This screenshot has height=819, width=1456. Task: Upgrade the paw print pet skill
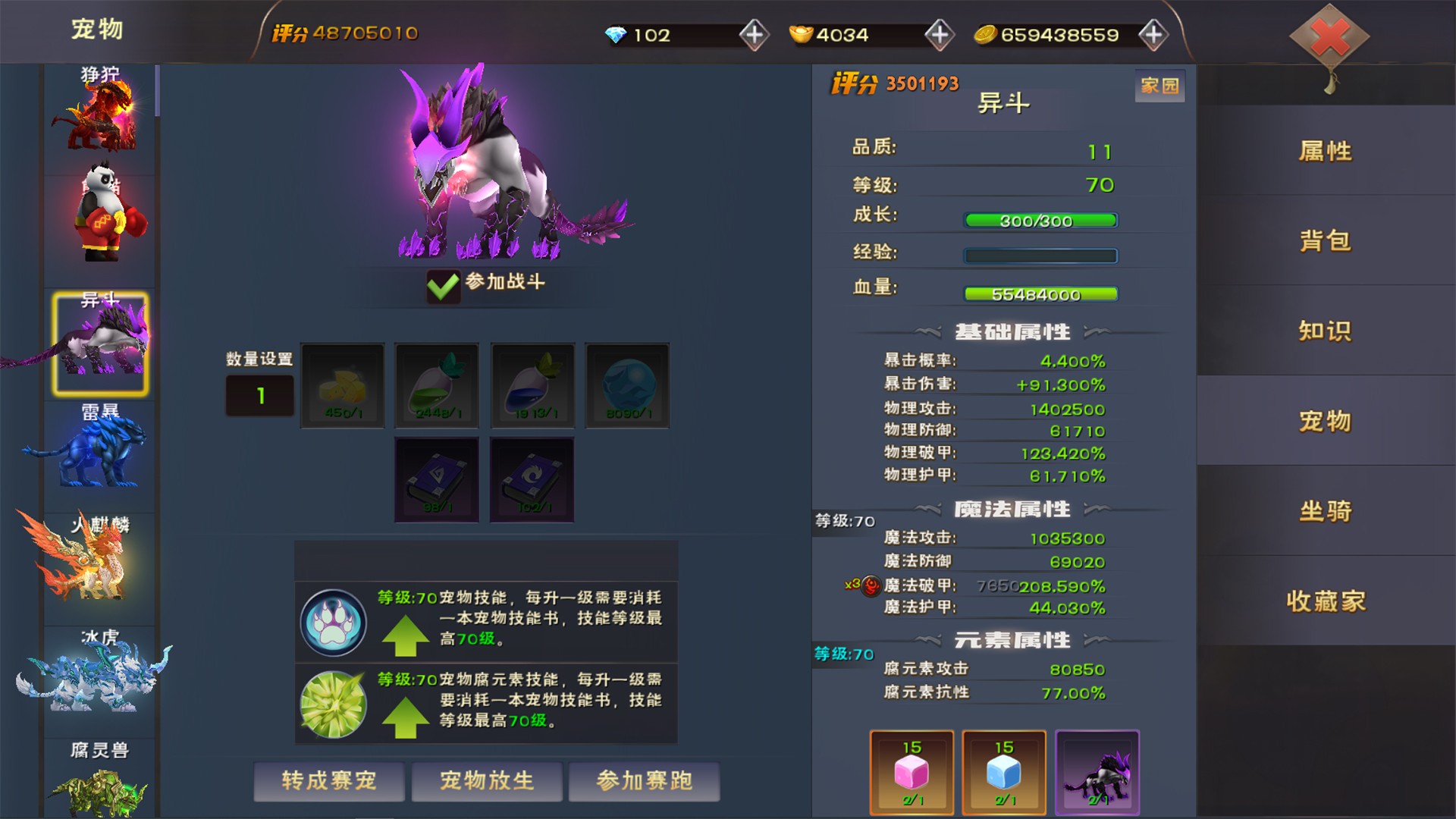(x=406, y=635)
